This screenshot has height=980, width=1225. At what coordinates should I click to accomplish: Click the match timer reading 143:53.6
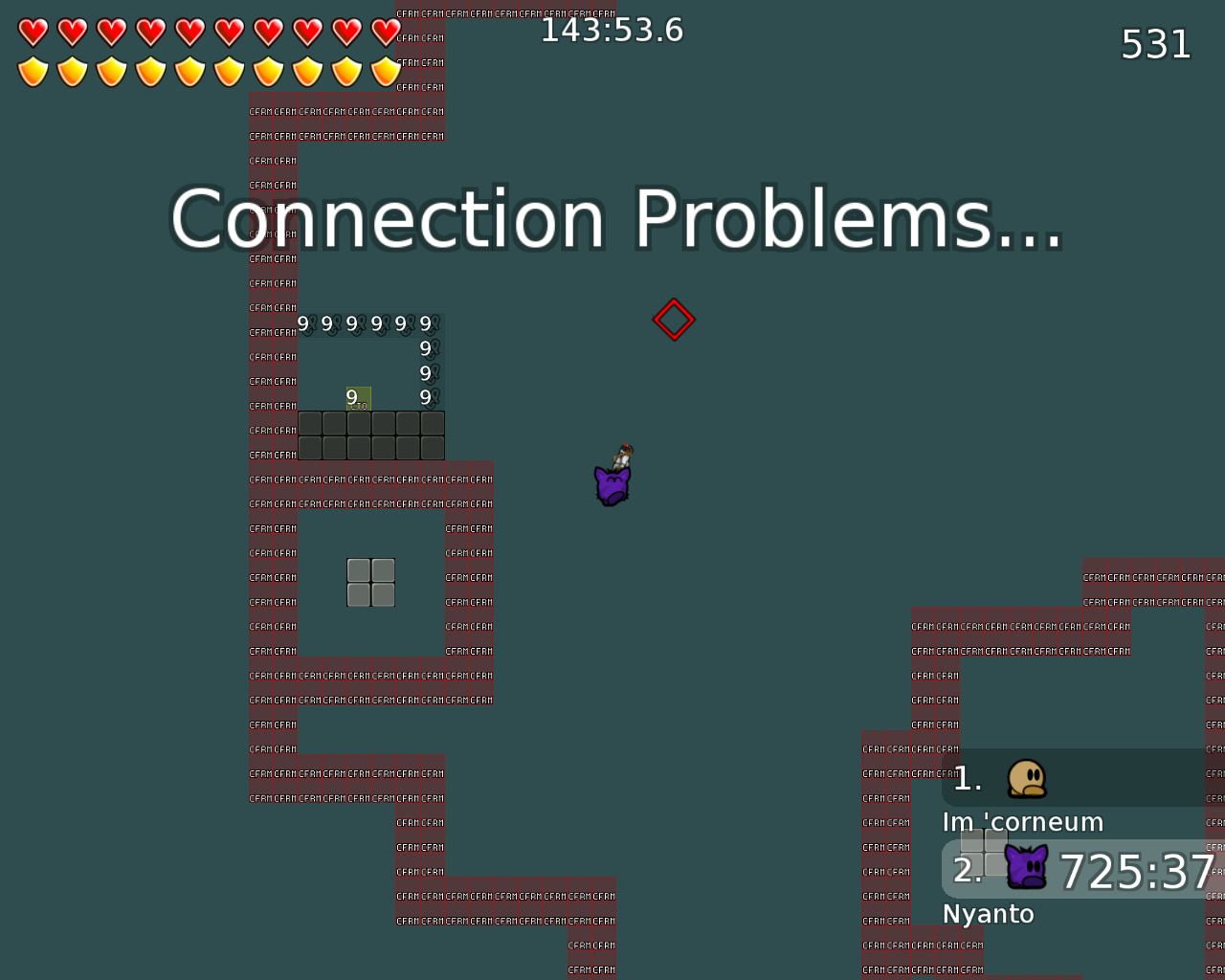pyautogui.click(x=612, y=29)
